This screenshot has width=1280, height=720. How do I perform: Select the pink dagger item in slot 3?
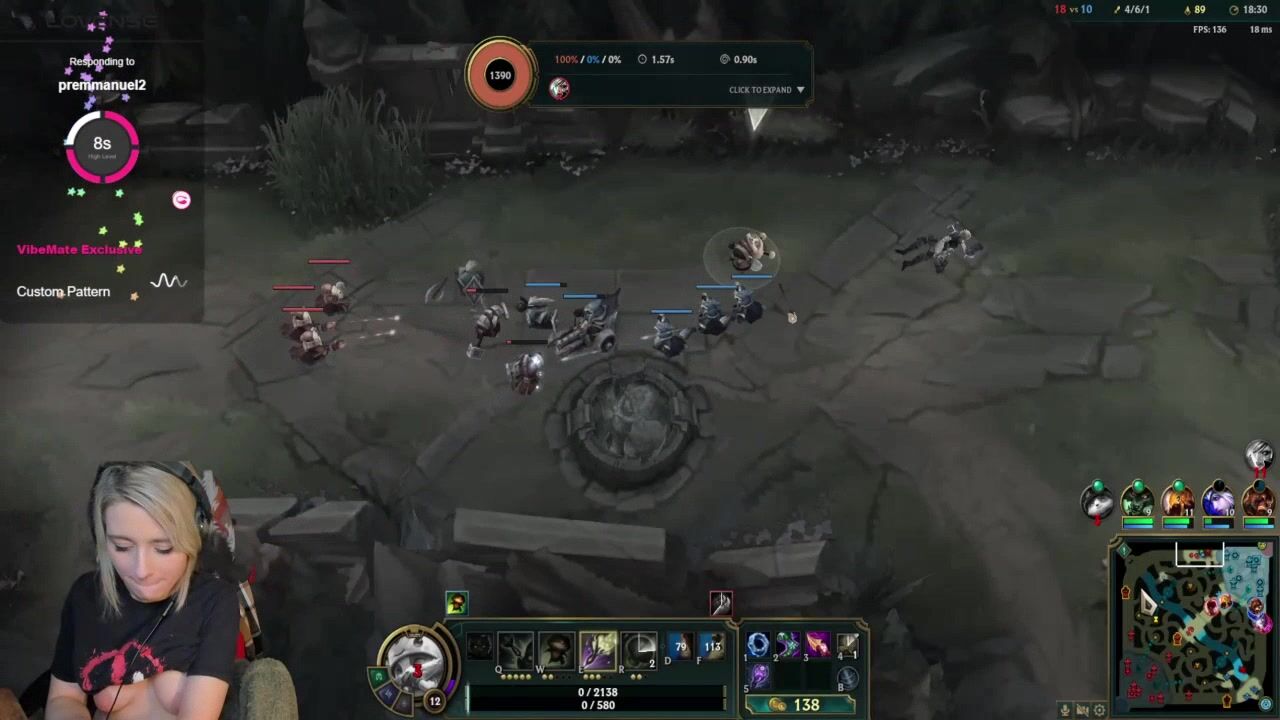817,645
